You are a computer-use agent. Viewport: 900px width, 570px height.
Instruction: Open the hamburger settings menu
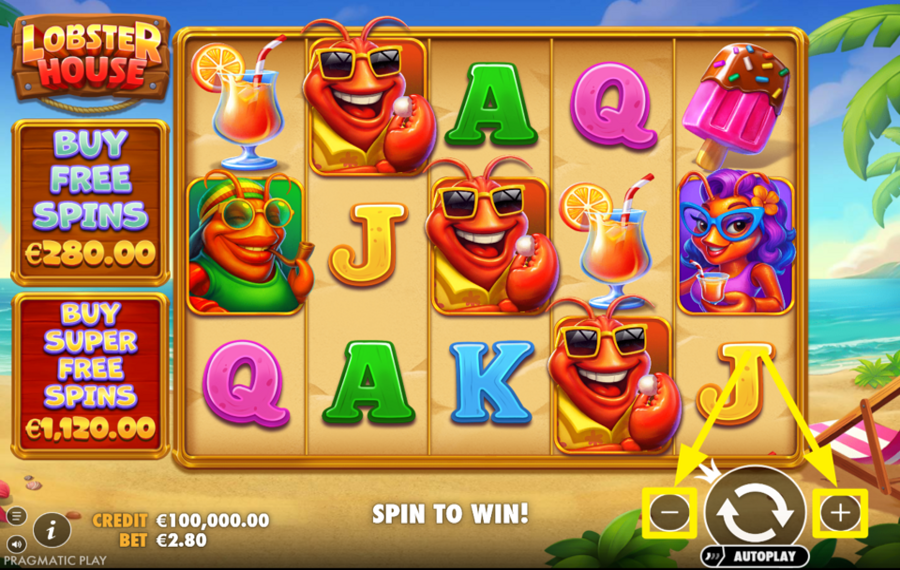tap(16, 516)
